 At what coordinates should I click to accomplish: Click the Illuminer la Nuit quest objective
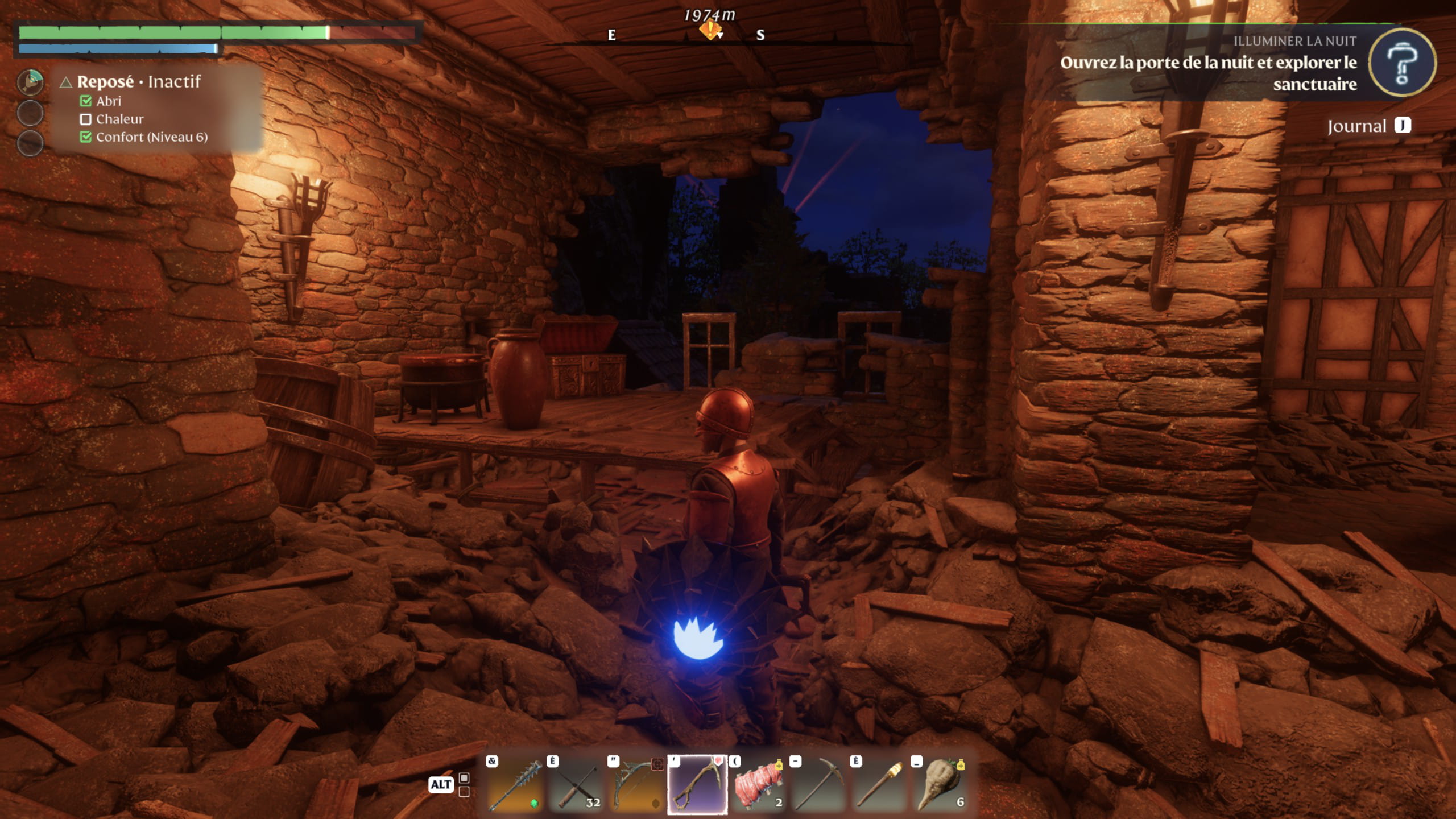point(1208,73)
